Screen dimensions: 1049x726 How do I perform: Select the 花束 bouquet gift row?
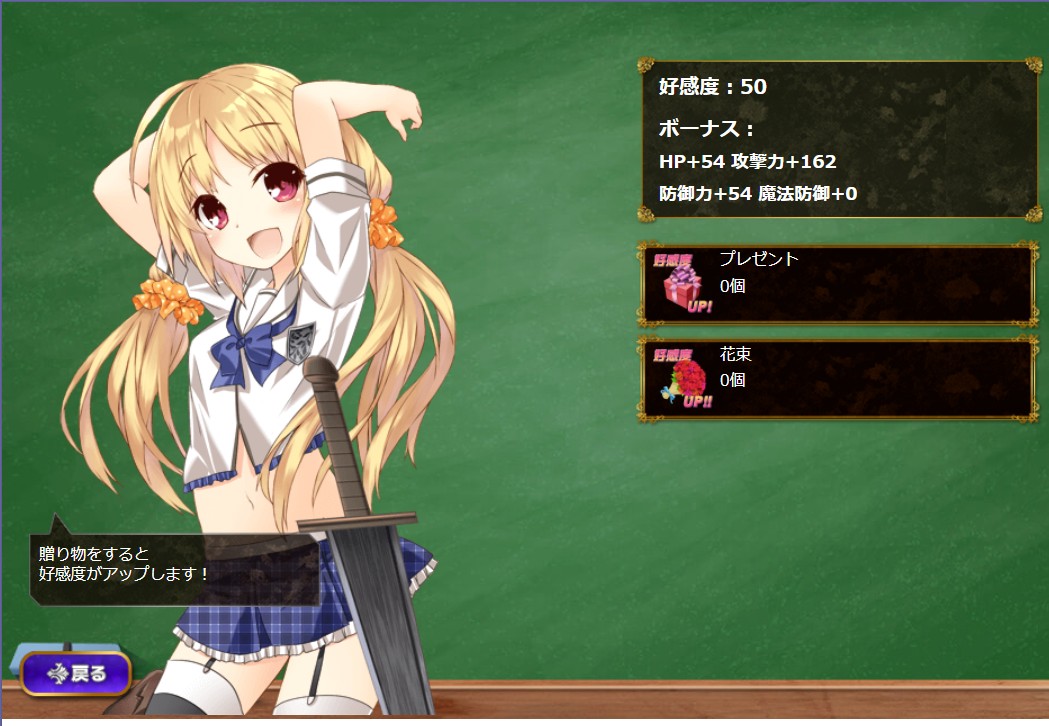837,379
